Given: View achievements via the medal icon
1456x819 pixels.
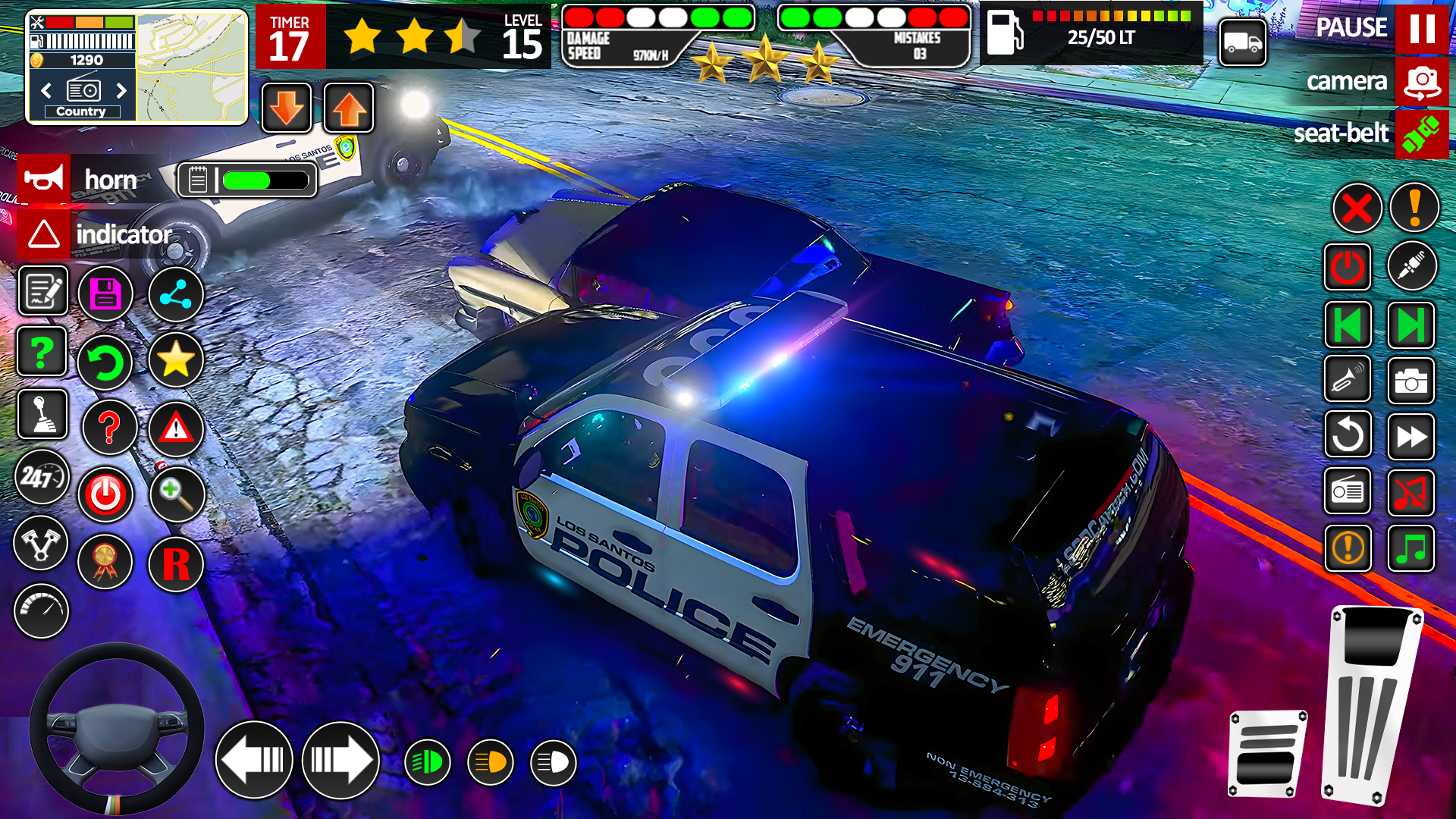Looking at the screenshot, I should pos(105,562).
